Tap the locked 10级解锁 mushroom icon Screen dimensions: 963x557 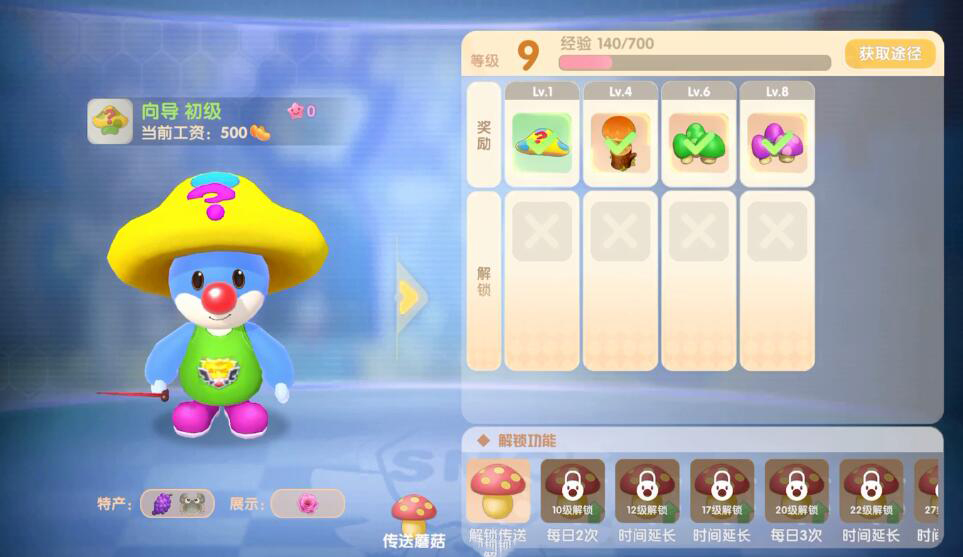573,491
